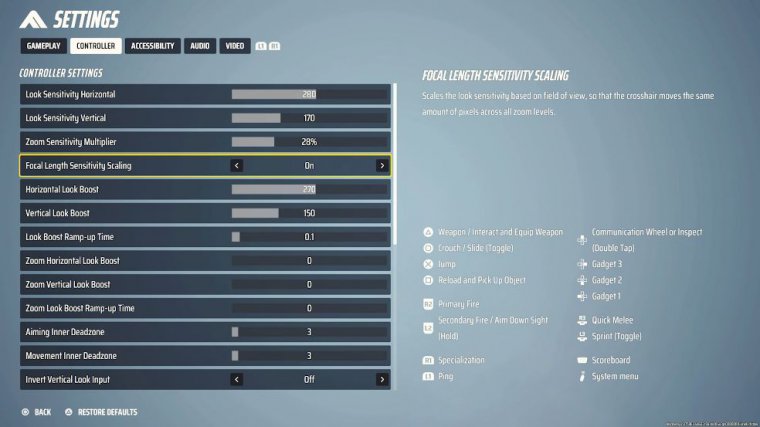Viewport: 760px width, 427px height.
Task: Click right arrow on Focal Length Sensitivity Scaling
Action: click(382, 166)
